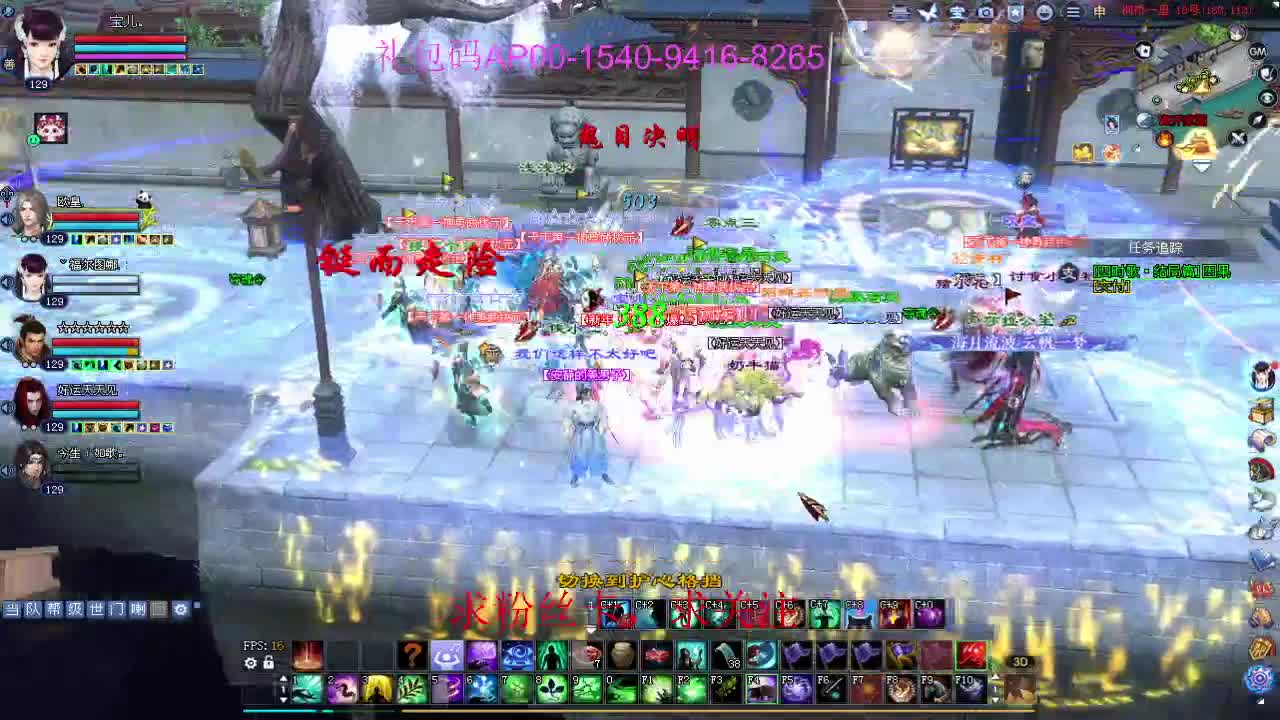Open the hamburger menu on the top bar

[1075, 13]
